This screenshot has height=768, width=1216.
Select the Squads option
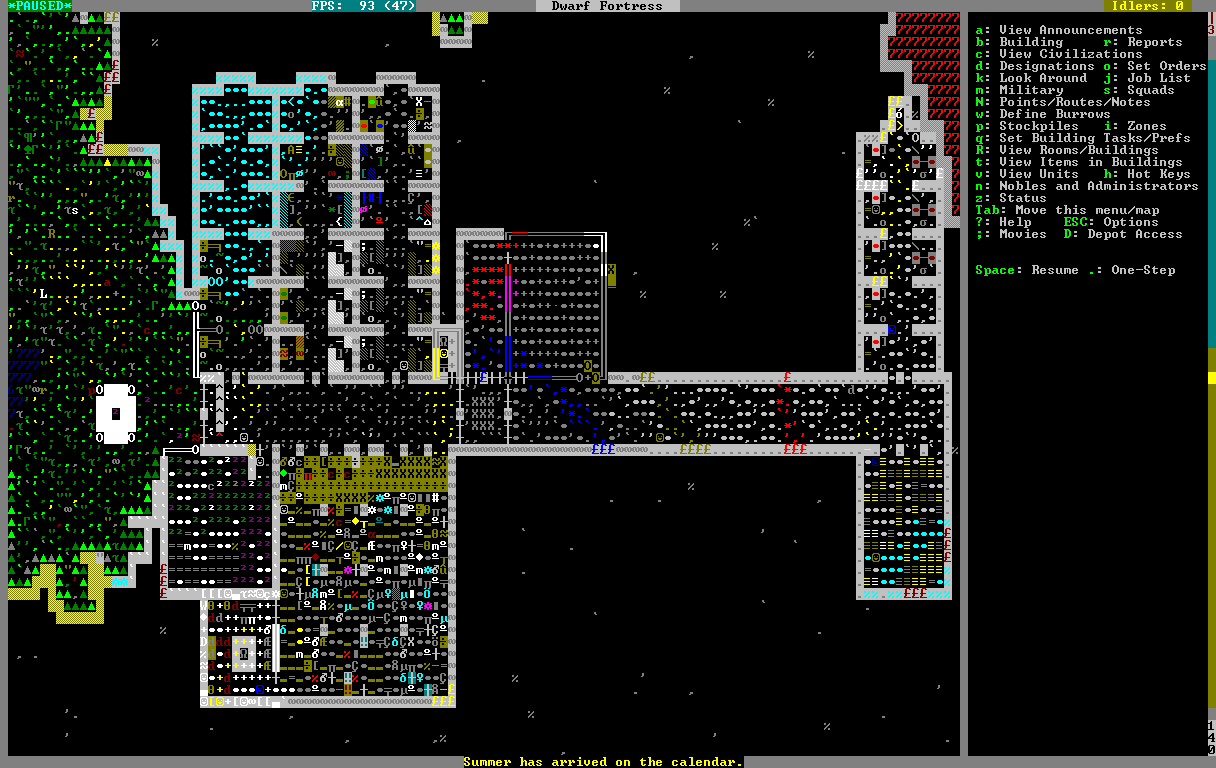1150,90
